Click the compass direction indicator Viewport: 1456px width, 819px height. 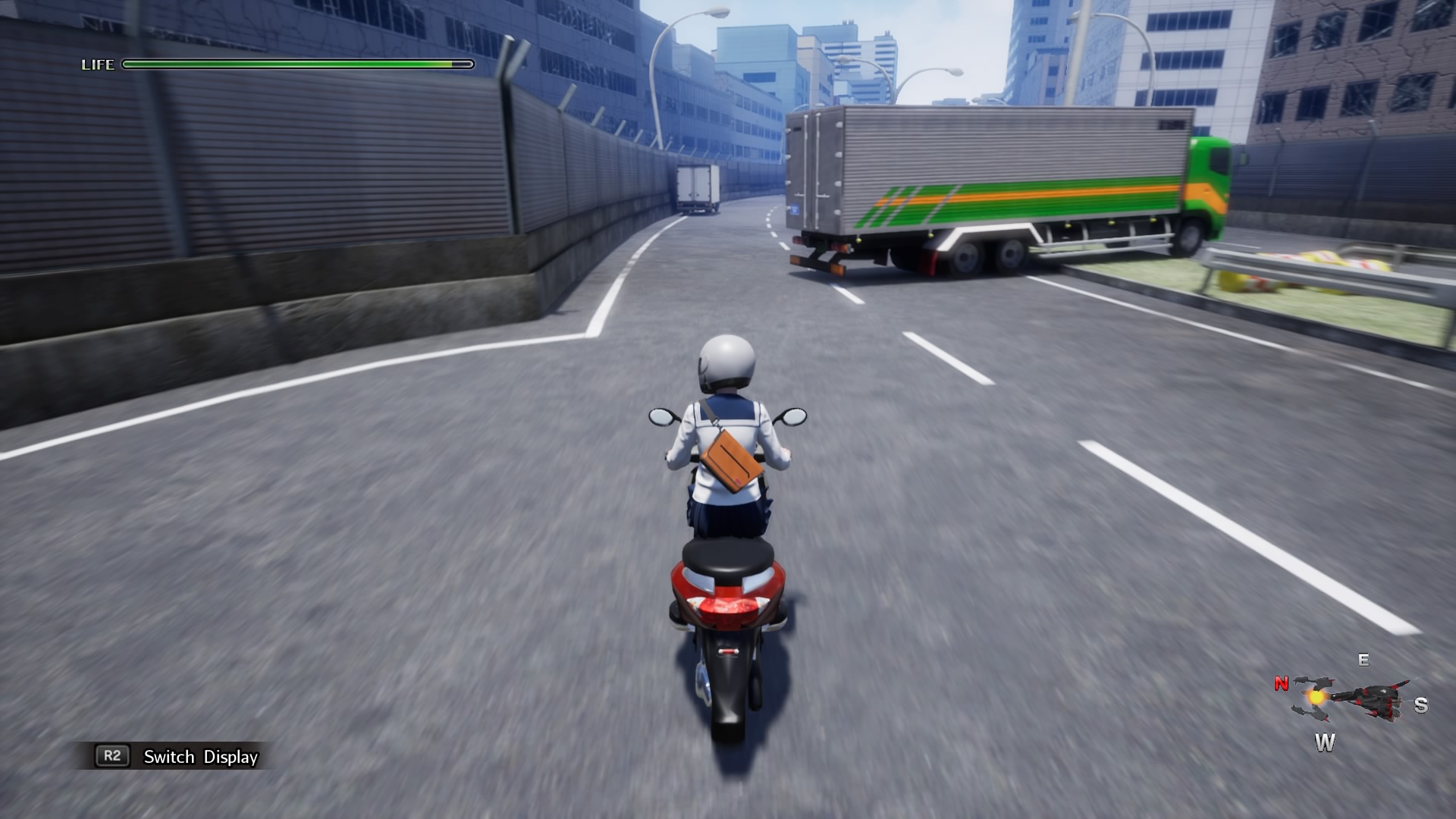(x=1349, y=701)
